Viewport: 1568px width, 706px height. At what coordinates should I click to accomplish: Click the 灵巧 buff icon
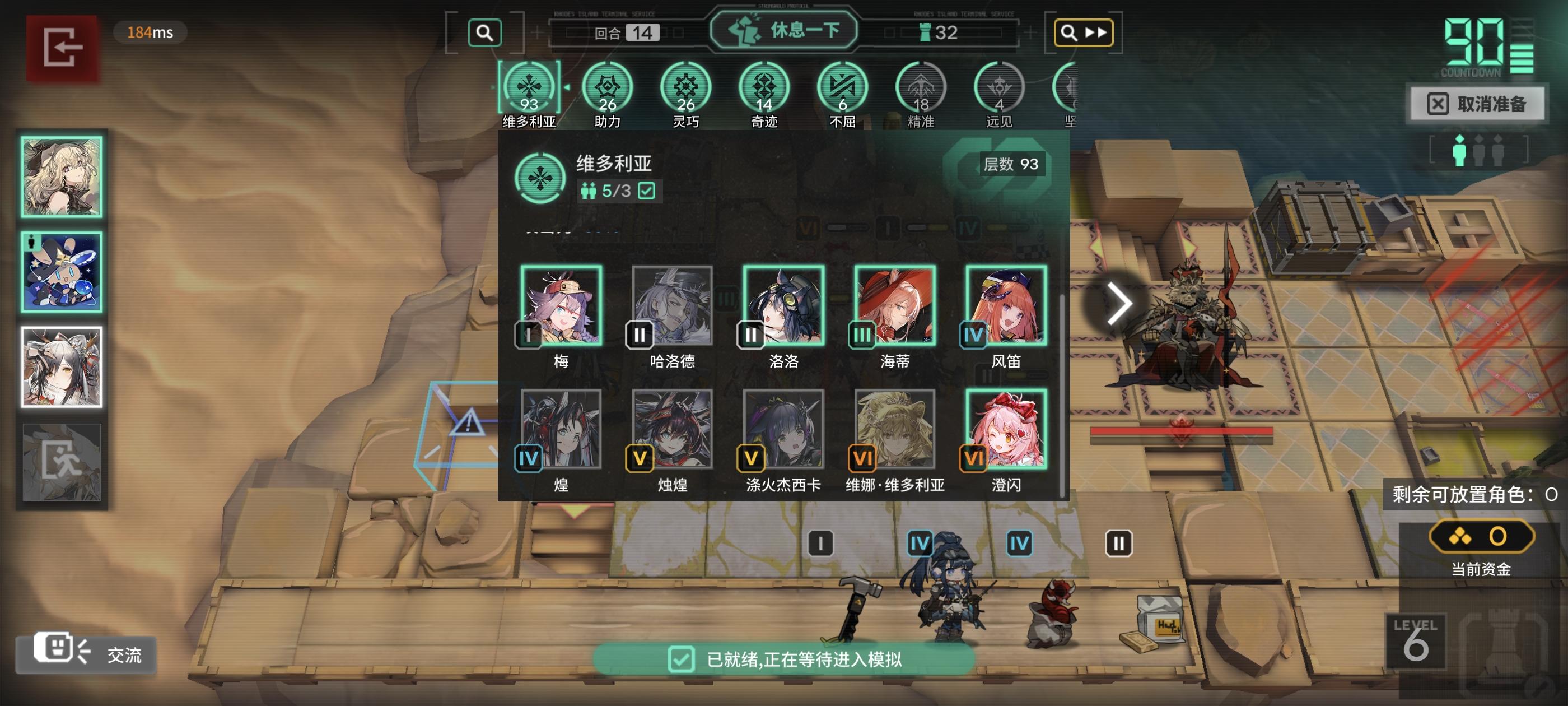coord(687,87)
